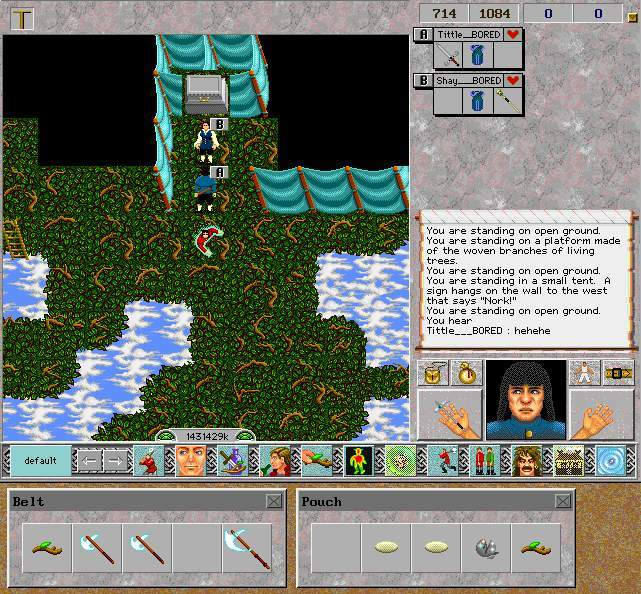The height and width of the screenshot is (594, 641).
Task: Close the Belt window
Action: coord(273,501)
